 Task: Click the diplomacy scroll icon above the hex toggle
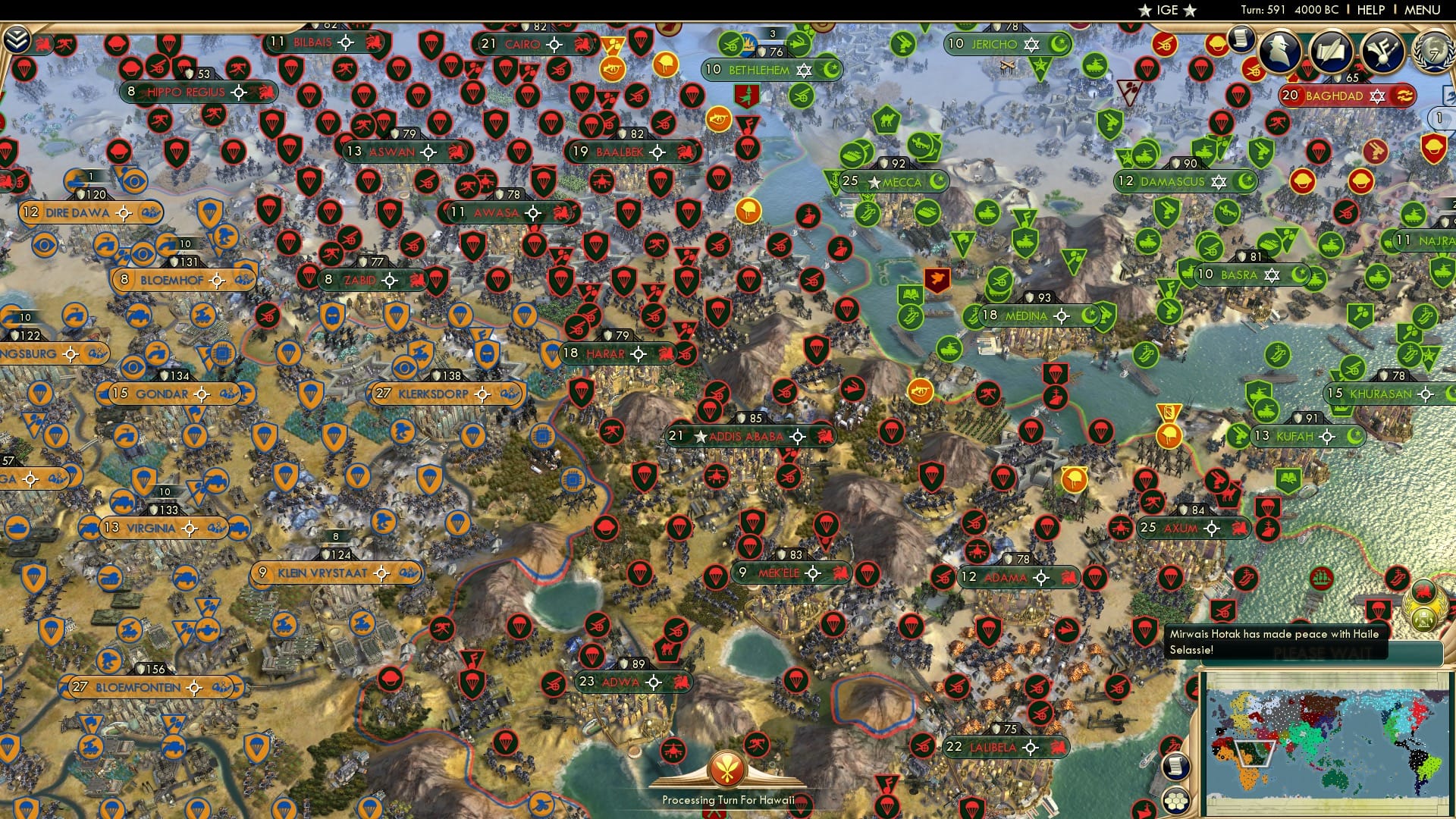pos(1176,767)
